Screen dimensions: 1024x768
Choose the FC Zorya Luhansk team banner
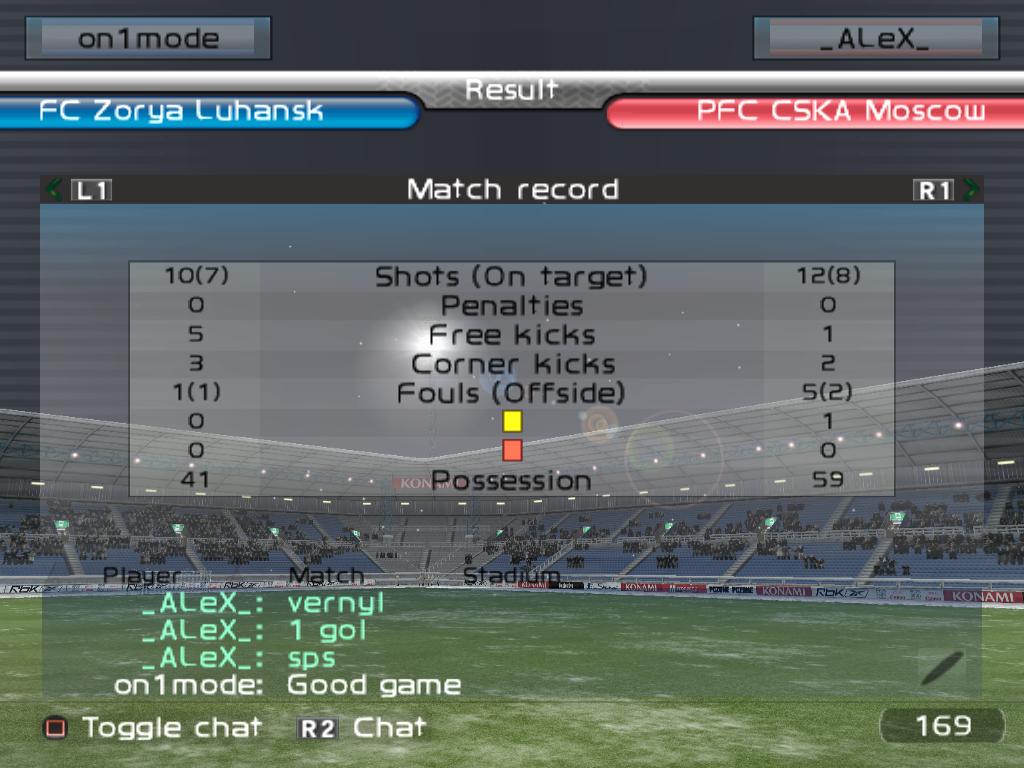point(205,111)
